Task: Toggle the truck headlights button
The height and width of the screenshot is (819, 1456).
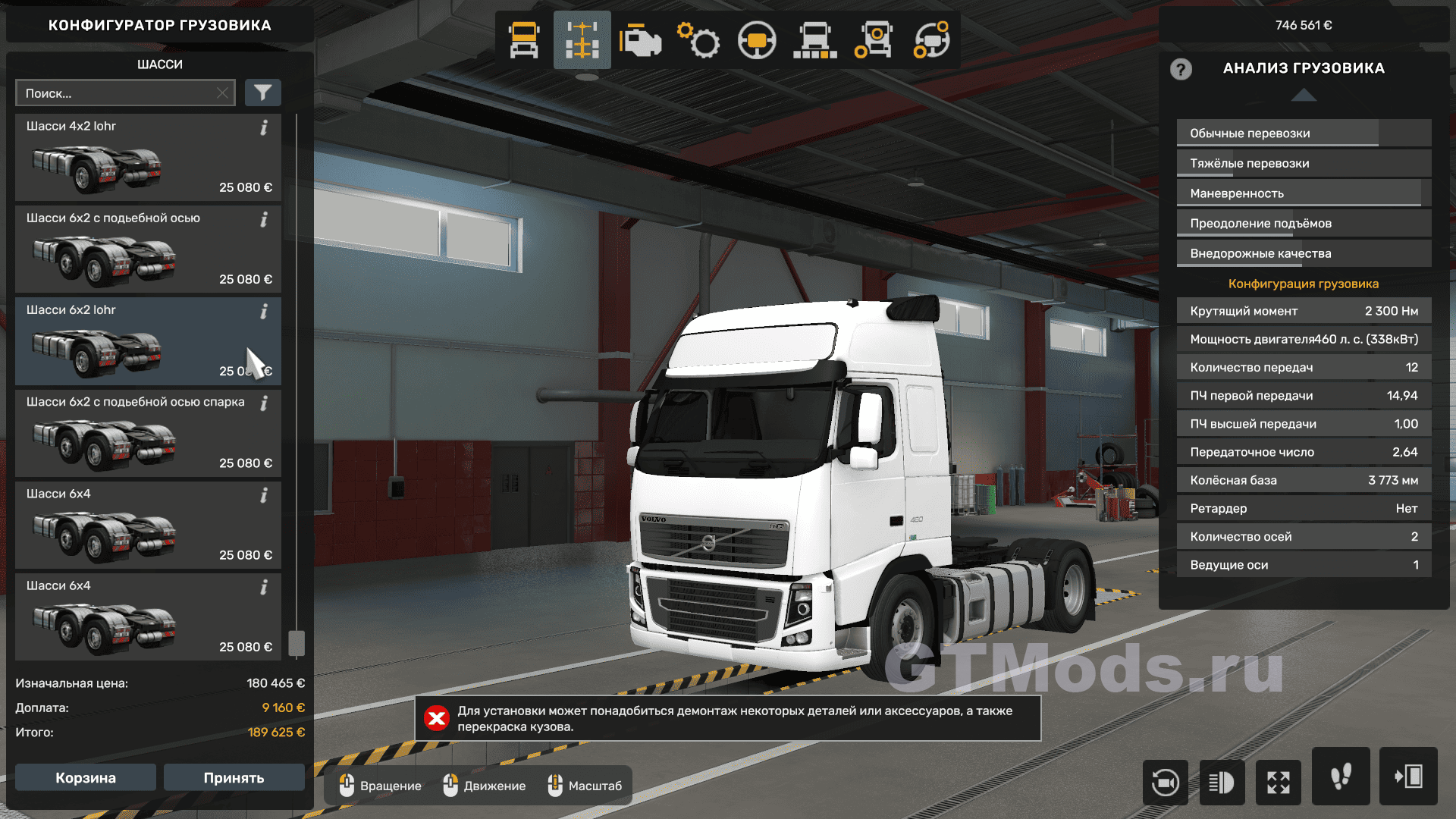Action: [1222, 782]
